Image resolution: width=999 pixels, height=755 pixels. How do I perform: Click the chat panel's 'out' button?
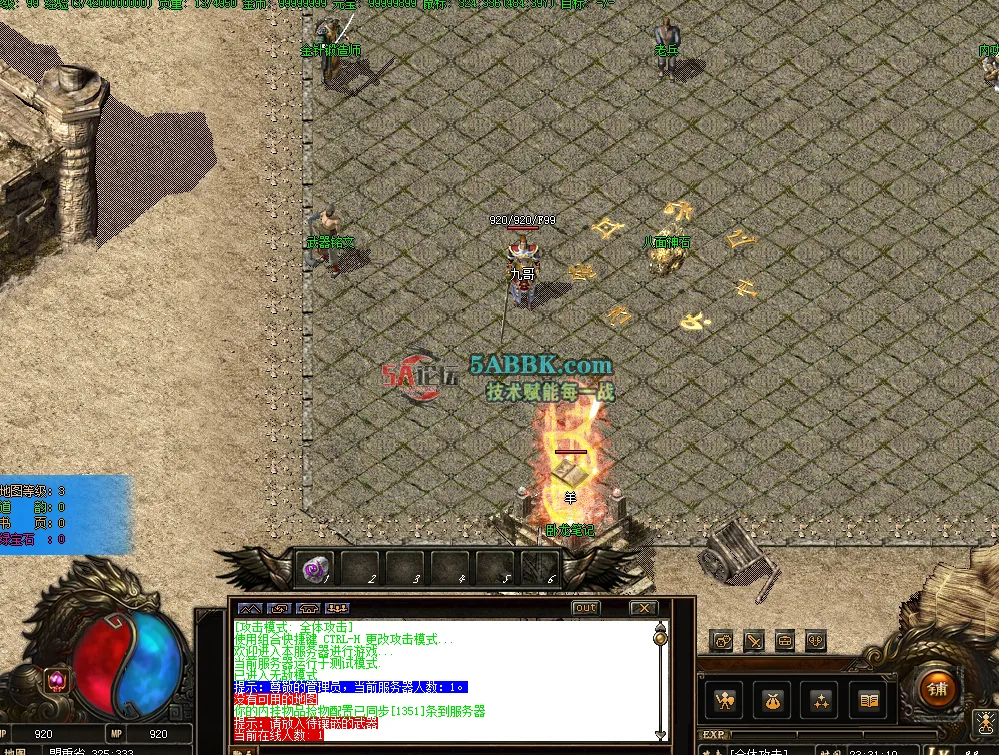coord(586,608)
